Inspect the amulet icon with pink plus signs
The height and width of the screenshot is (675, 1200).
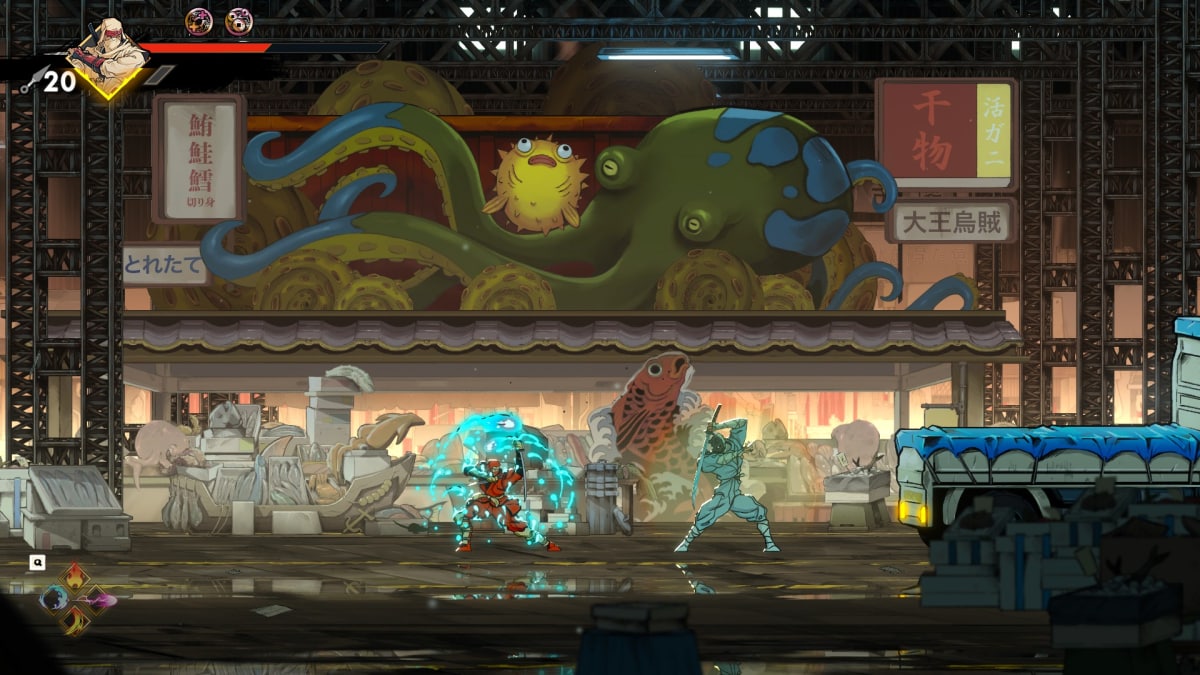coord(199,21)
